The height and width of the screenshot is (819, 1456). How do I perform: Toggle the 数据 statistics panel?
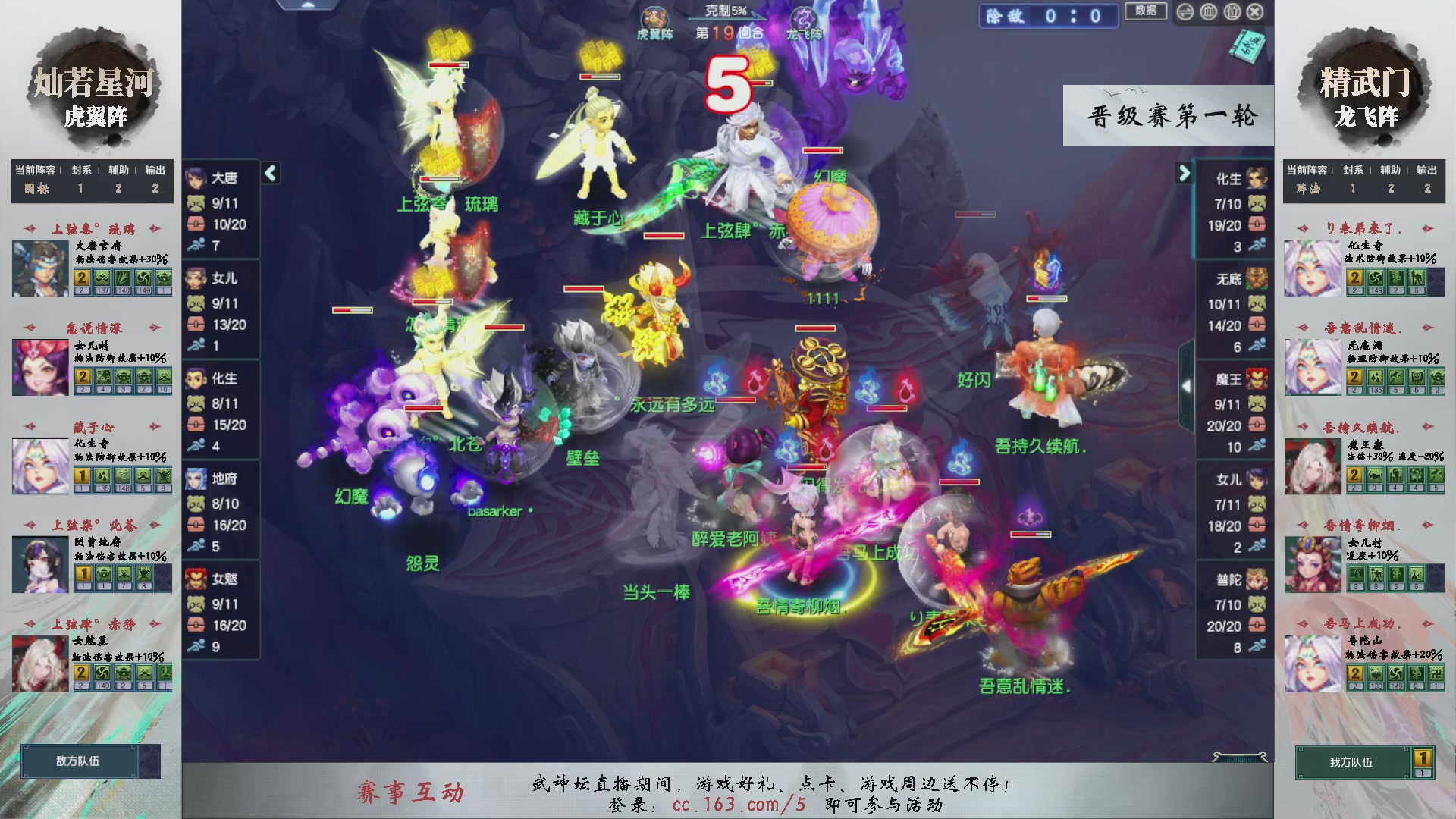pyautogui.click(x=1145, y=12)
